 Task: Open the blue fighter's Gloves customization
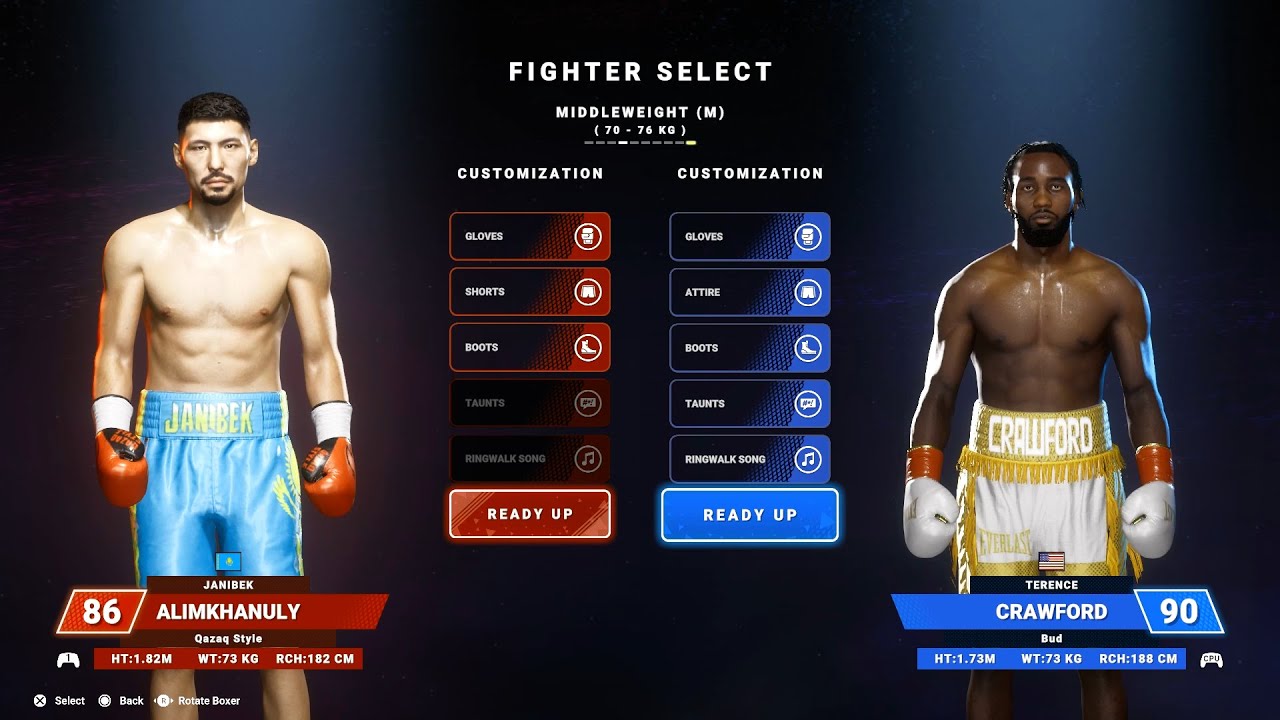point(749,237)
